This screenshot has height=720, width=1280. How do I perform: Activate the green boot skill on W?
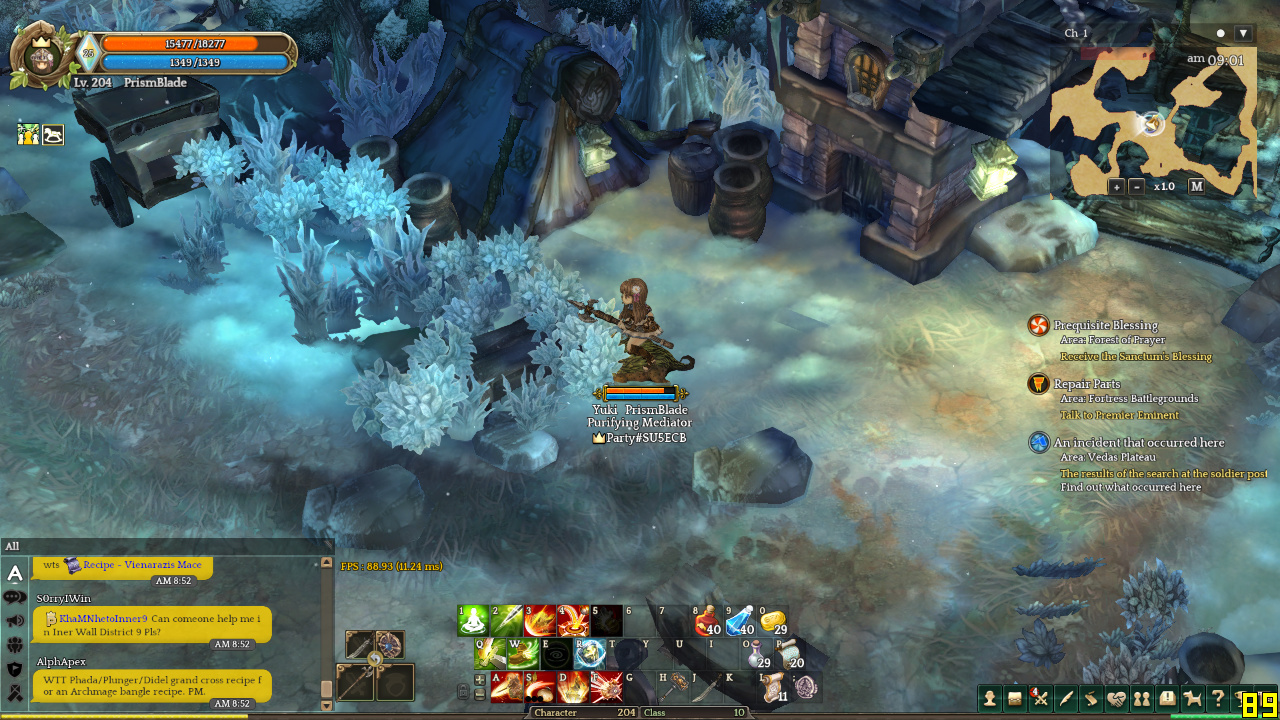coord(522,654)
